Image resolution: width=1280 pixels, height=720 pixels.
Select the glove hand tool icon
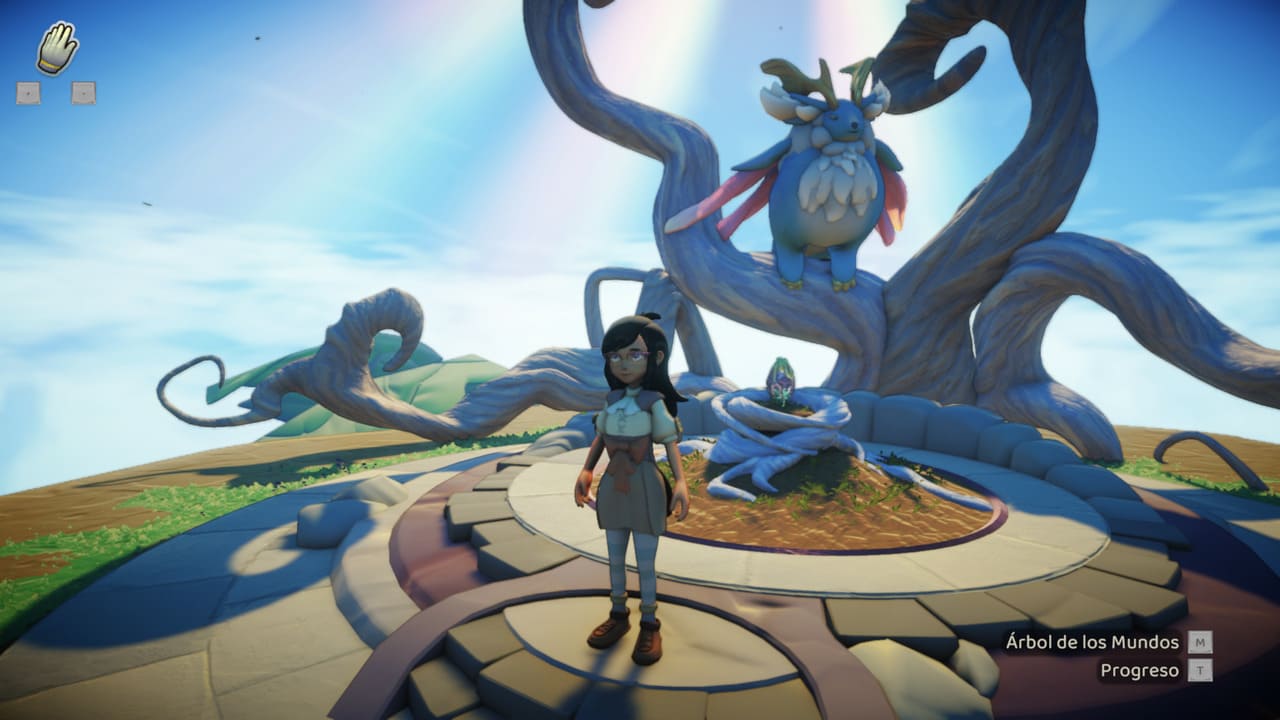[57, 48]
